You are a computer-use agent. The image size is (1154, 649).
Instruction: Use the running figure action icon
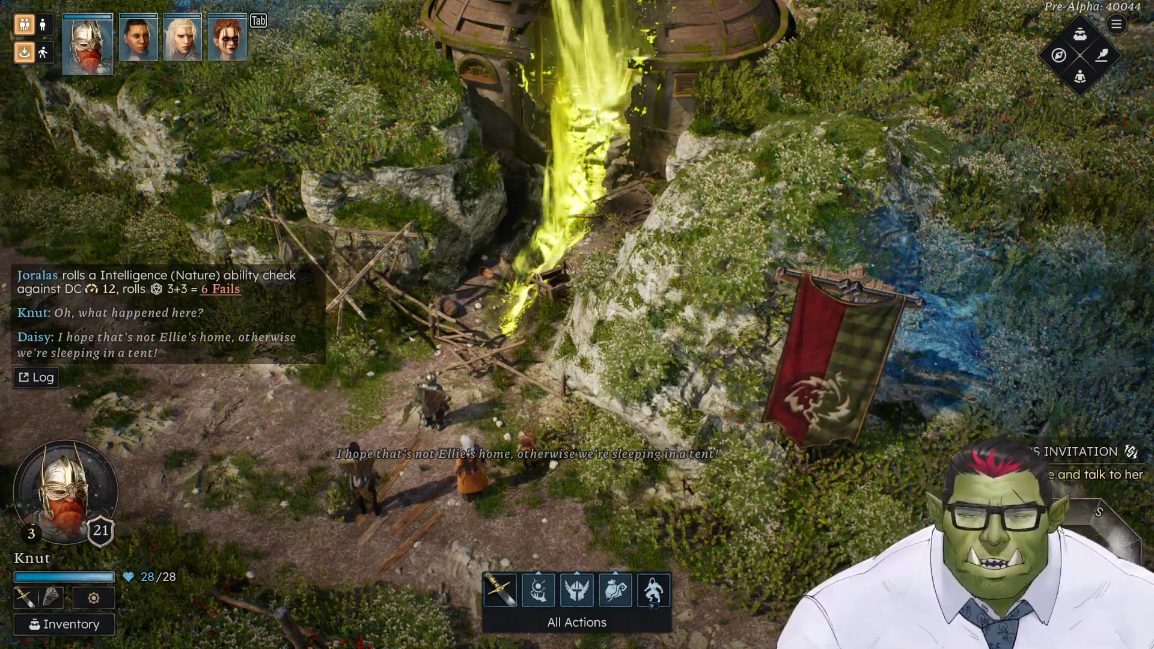point(653,590)
